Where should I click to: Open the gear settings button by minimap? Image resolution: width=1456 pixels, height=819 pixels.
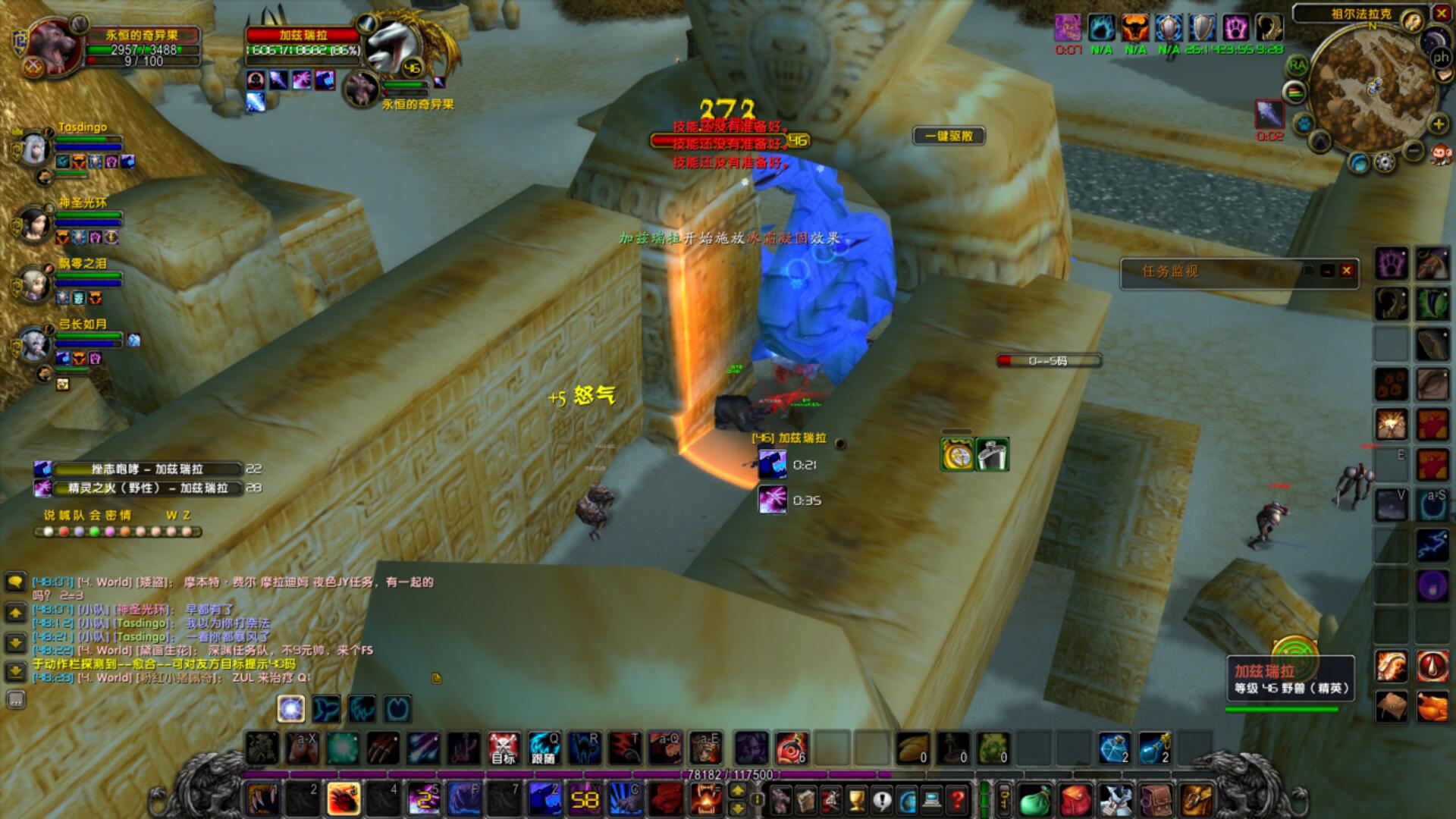tap(1385, 162)
